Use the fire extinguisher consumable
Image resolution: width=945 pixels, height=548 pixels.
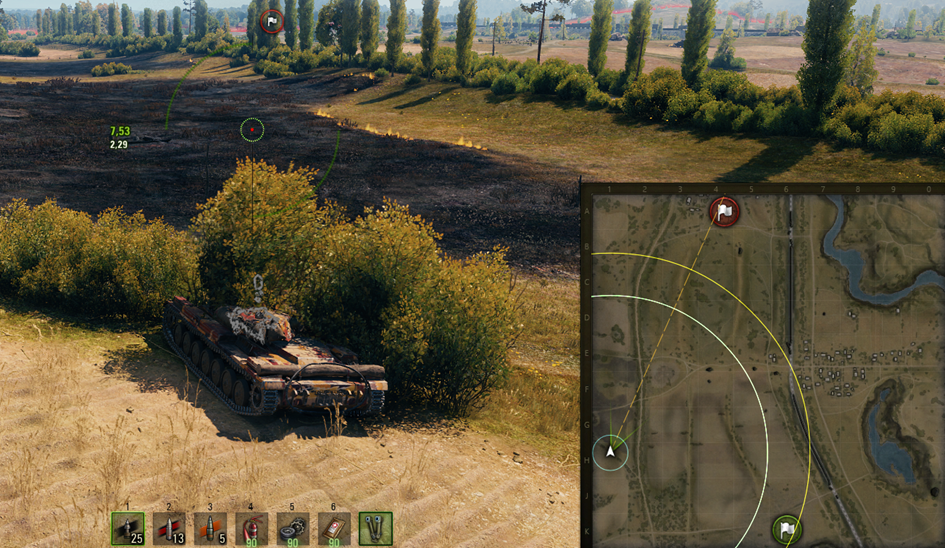[x=251, y=528]
